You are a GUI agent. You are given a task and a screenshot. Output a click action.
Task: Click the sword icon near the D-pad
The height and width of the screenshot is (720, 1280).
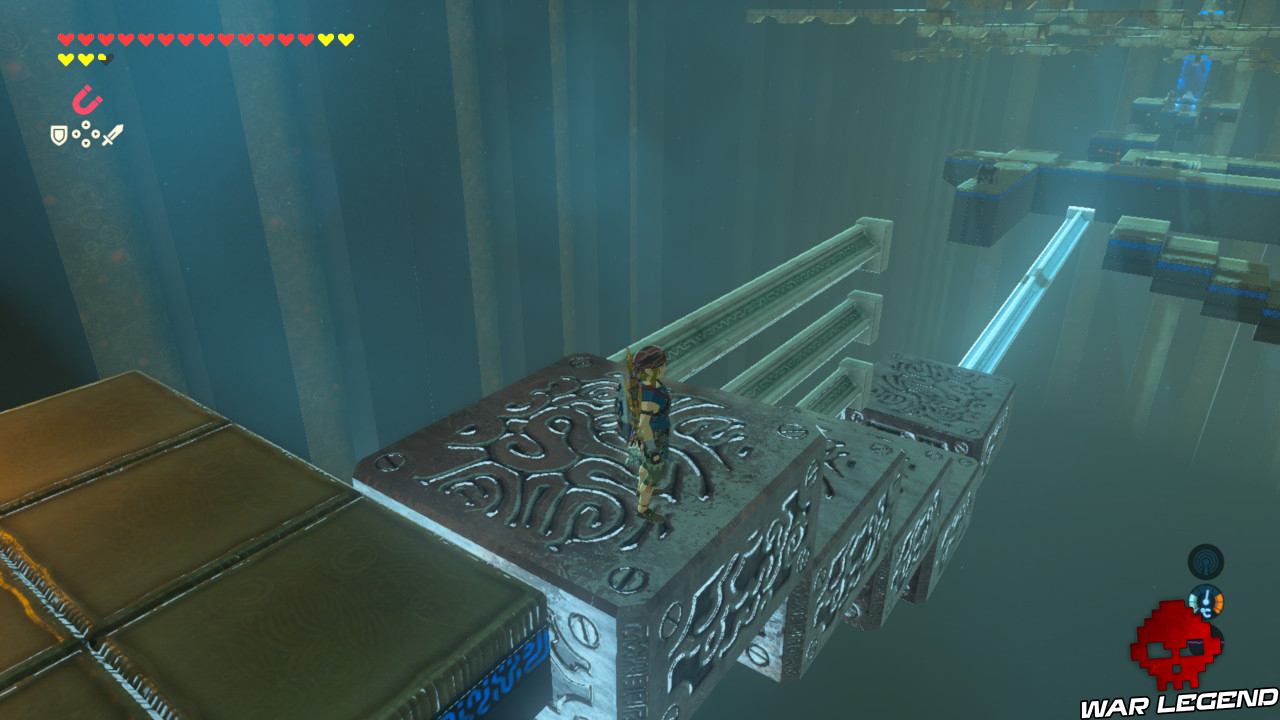tap(112, 134)
